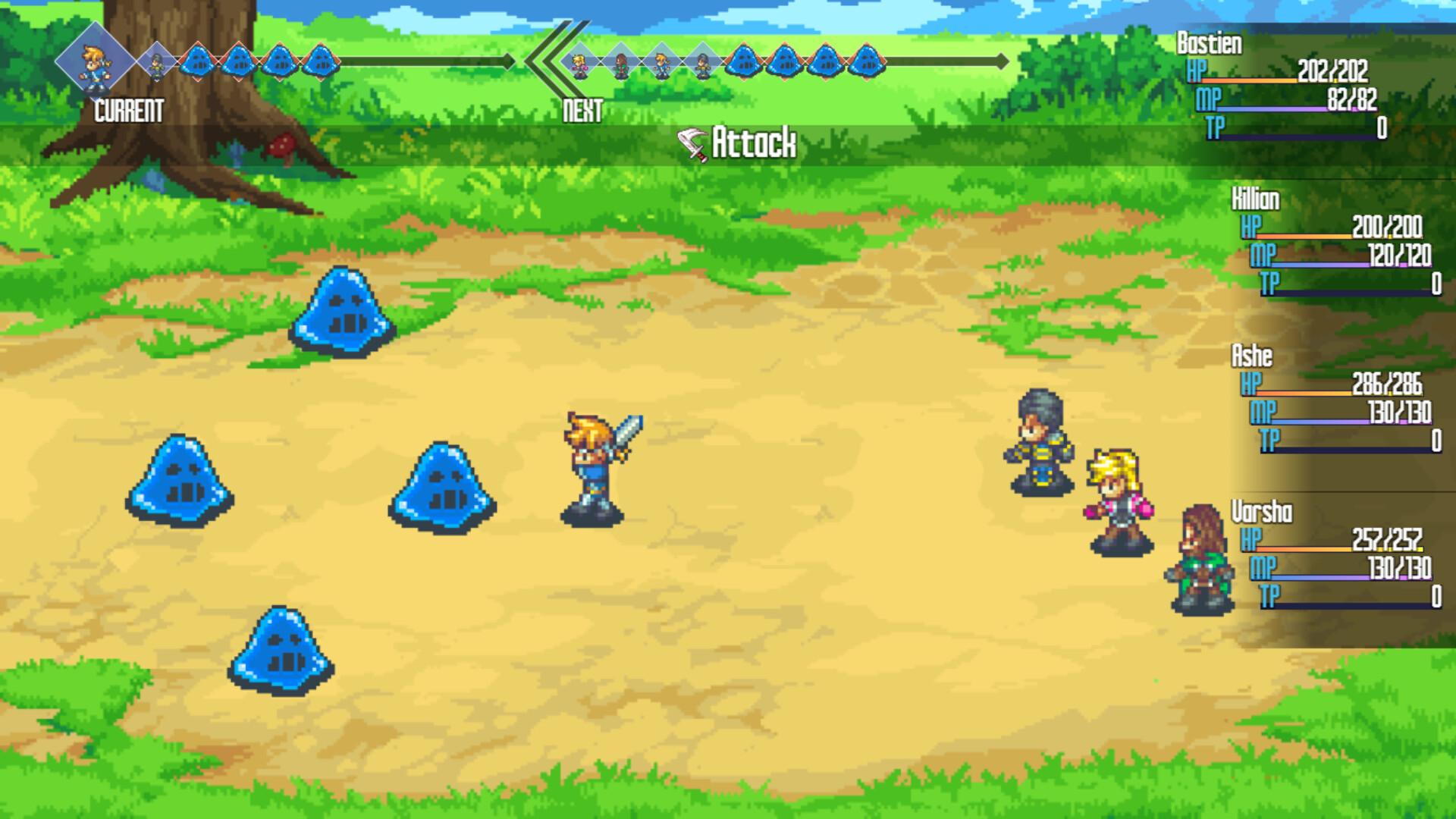
Task: Select the fourth slime diamond before the CURRENT arrow
Action: tap(322, 62)
